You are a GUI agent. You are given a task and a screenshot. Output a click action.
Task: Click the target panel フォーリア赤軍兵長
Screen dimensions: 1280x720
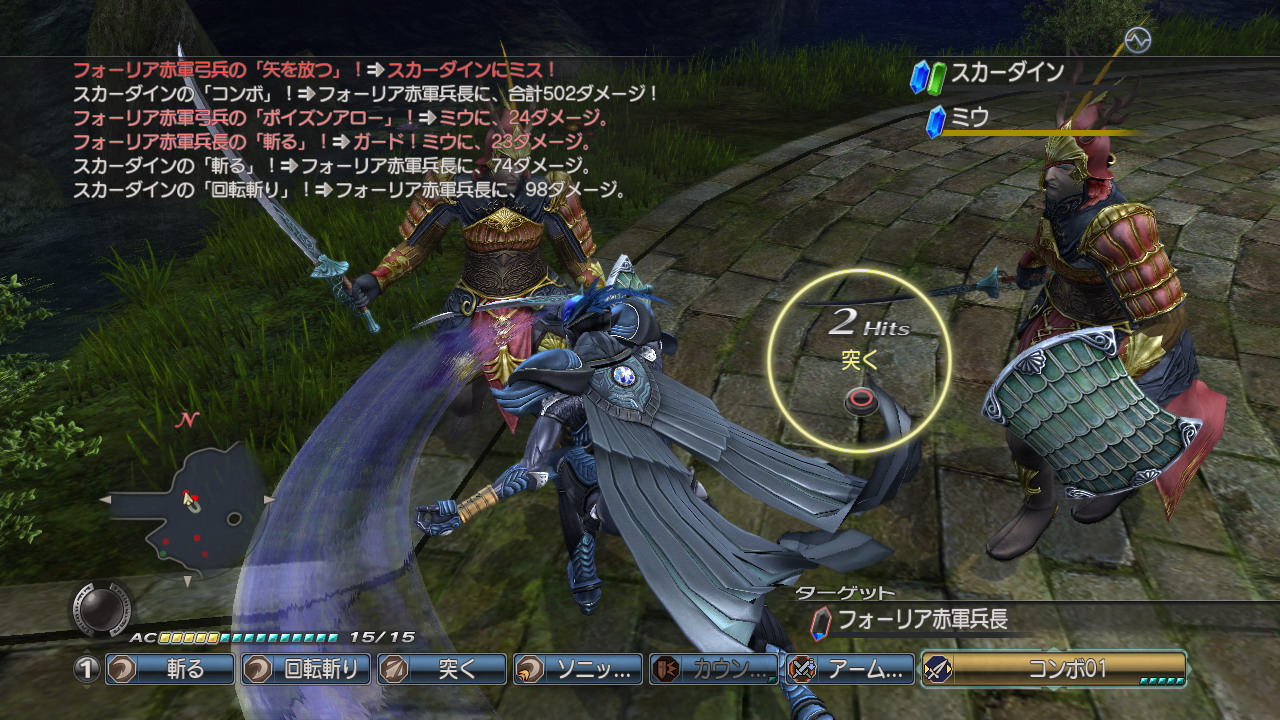click(921, 620)
